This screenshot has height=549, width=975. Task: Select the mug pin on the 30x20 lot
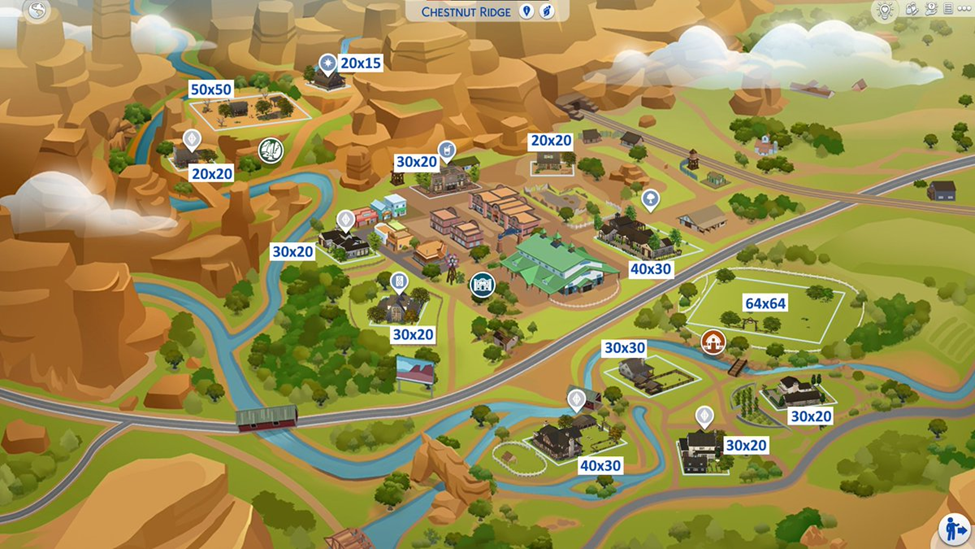(447, 151)
